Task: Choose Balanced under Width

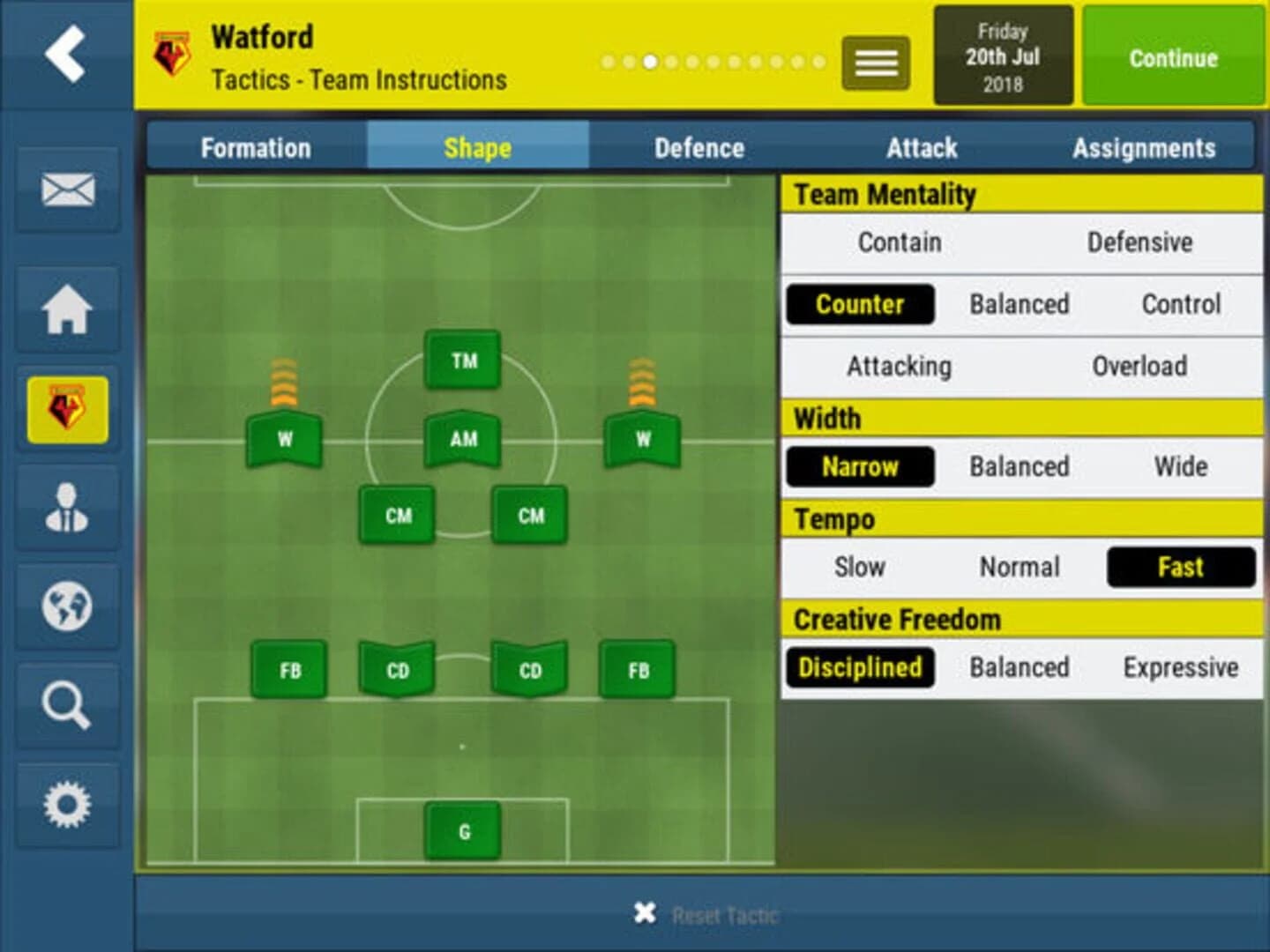Action: (1020, 466)
